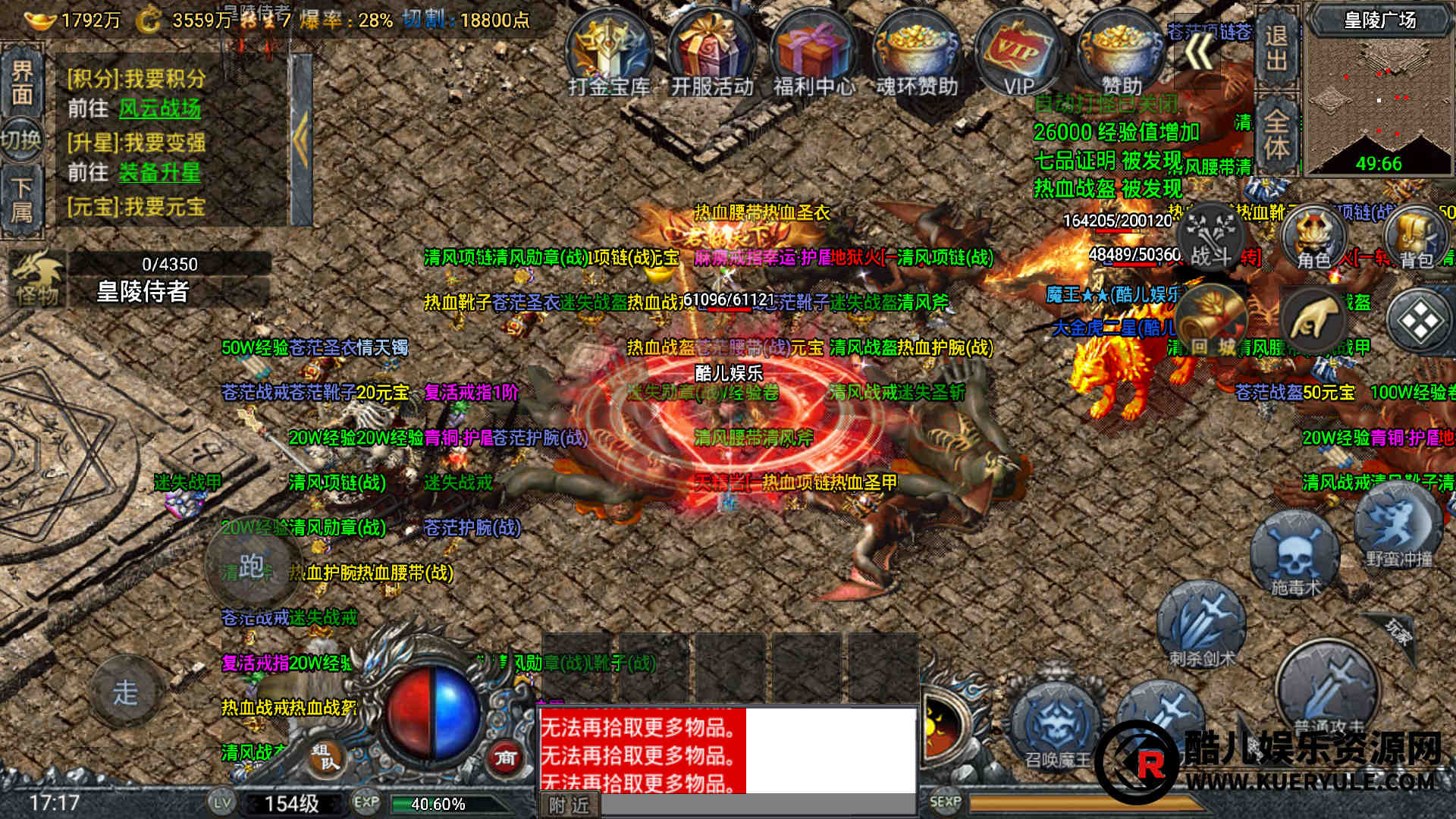
Task: Use the 刺杀剑术 sword skill
Action: tap(1201, 626)
